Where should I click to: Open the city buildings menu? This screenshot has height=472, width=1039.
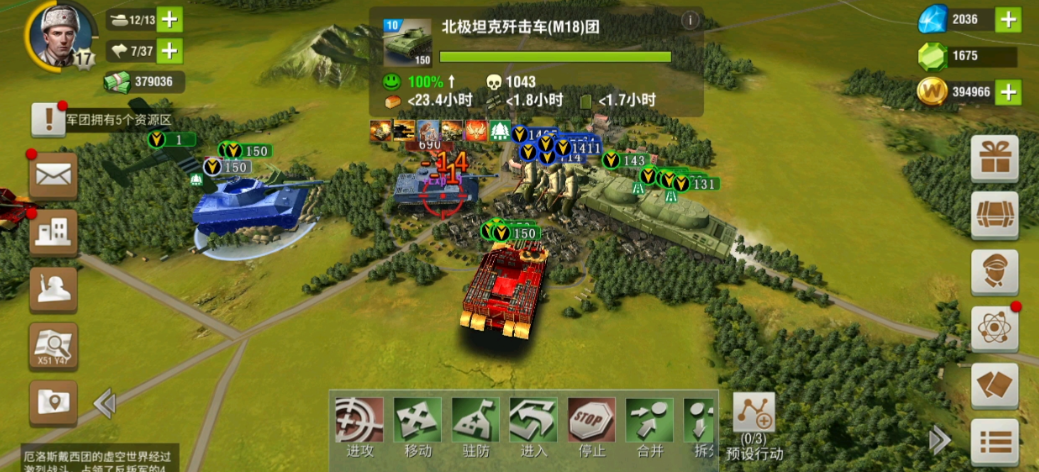click(x=53, y=233)
